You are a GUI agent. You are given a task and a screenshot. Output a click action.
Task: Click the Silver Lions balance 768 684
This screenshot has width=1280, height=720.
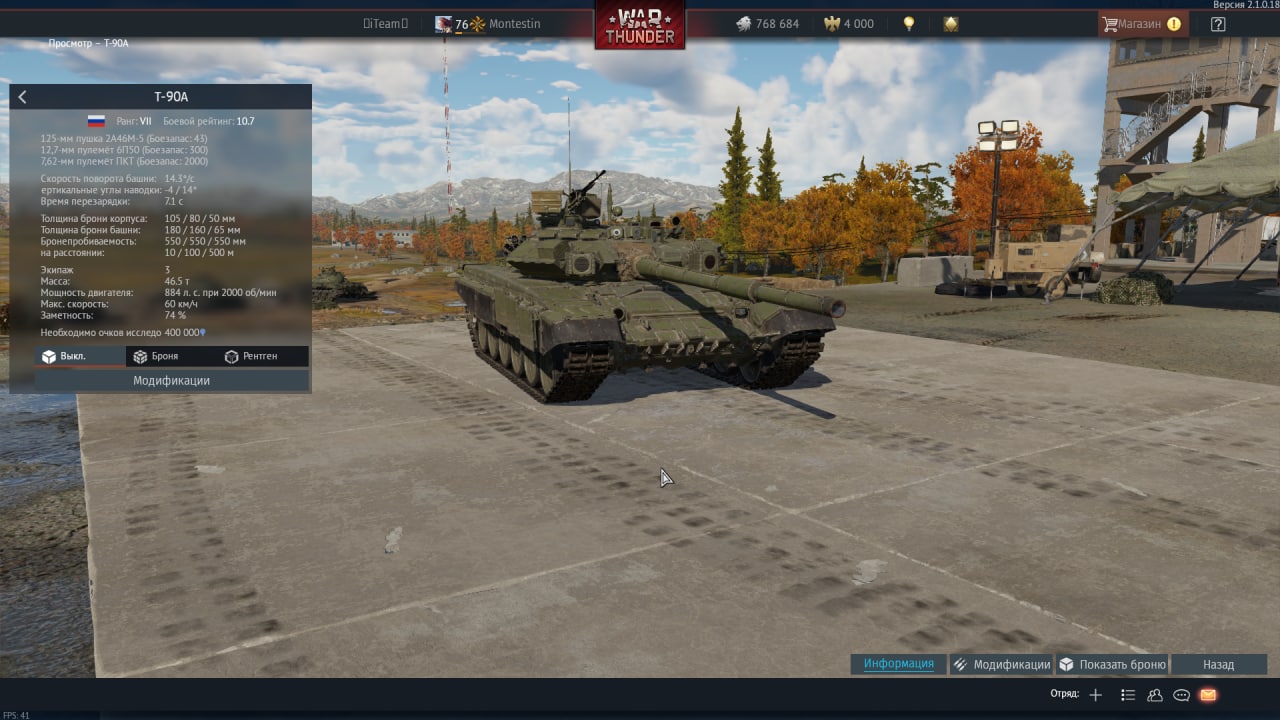coord(768,24)
